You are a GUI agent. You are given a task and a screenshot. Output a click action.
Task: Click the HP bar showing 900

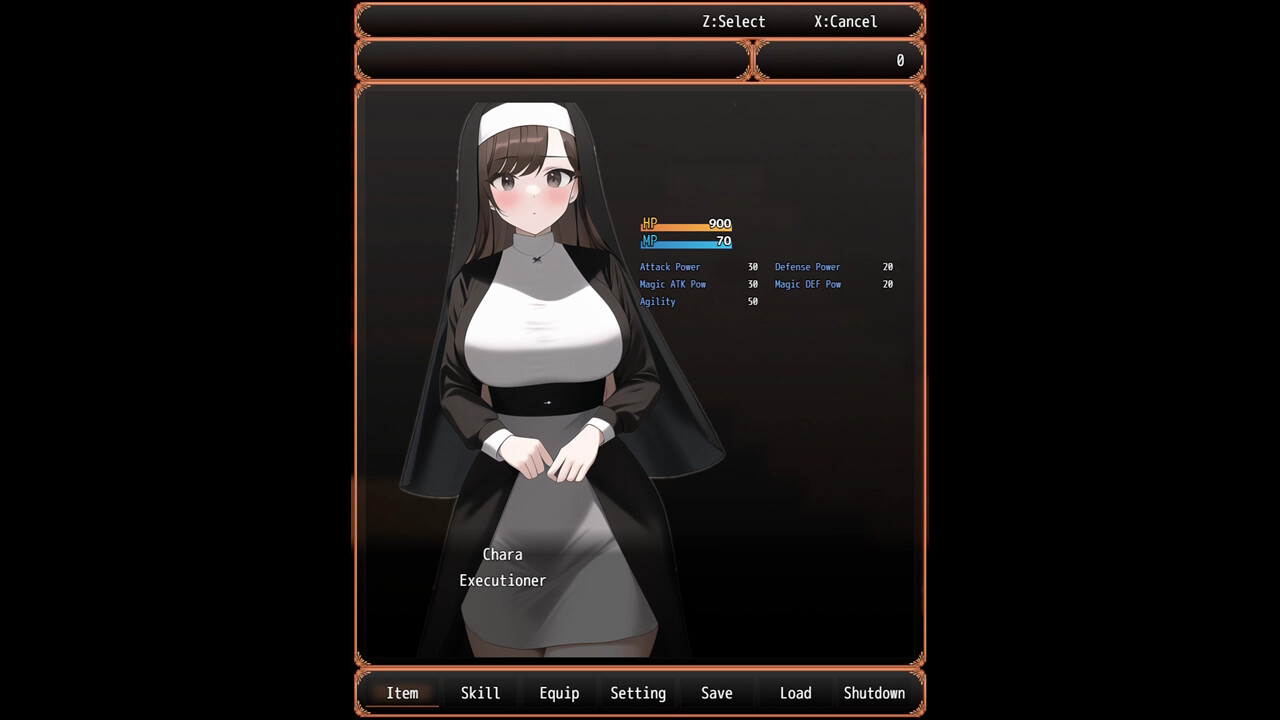click(x=686, y=224)
